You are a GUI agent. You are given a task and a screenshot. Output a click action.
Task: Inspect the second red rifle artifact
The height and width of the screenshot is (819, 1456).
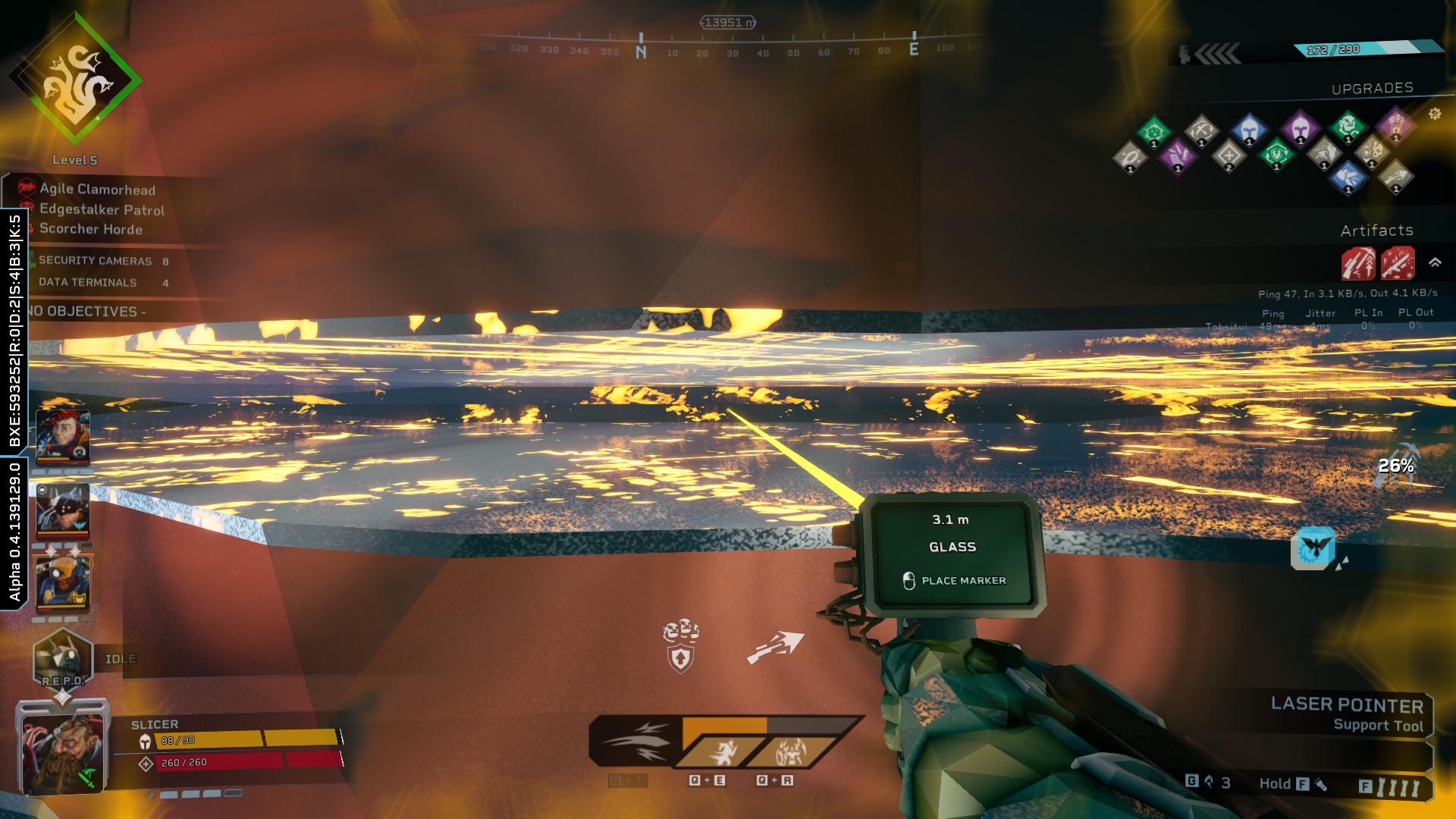click(x=1397, y=264)
